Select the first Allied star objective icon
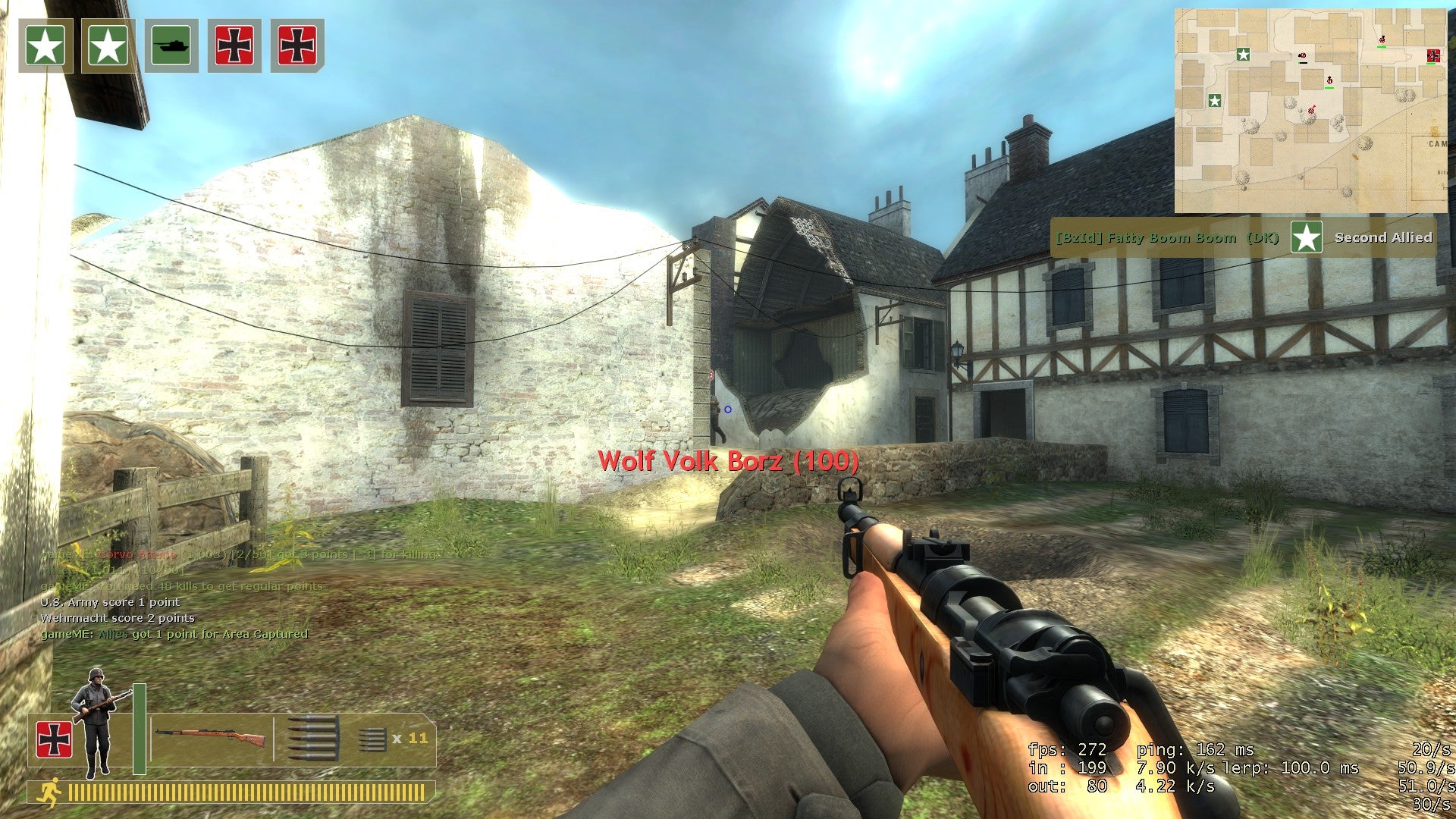1456x819 pixels. click(45, 45)
